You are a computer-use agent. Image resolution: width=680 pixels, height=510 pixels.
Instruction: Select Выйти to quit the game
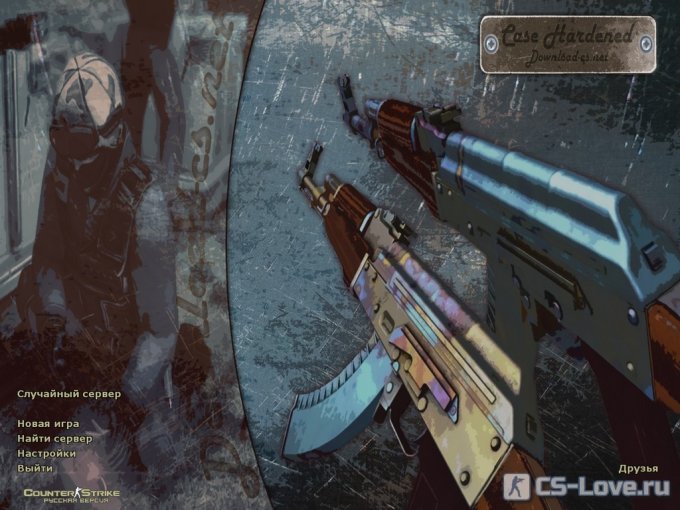35,468
